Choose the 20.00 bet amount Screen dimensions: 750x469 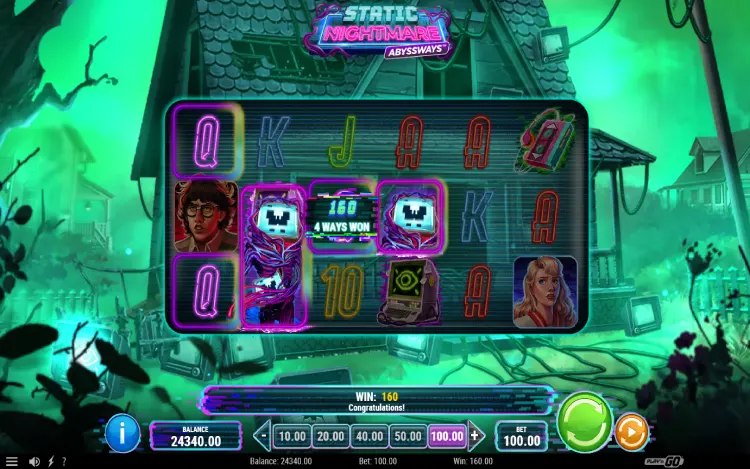coord(329,436)
